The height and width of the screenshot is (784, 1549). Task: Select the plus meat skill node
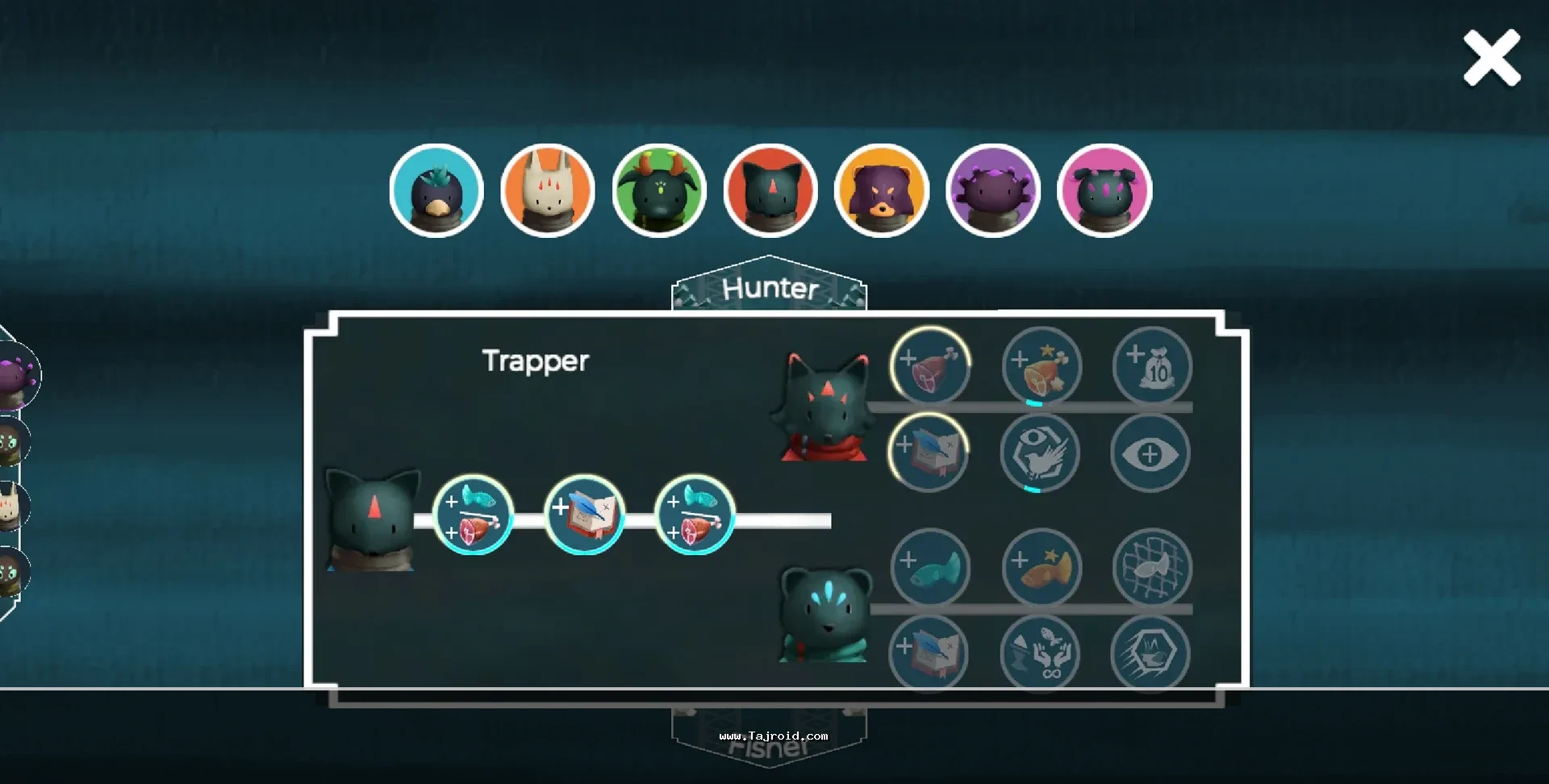[930, 365]
